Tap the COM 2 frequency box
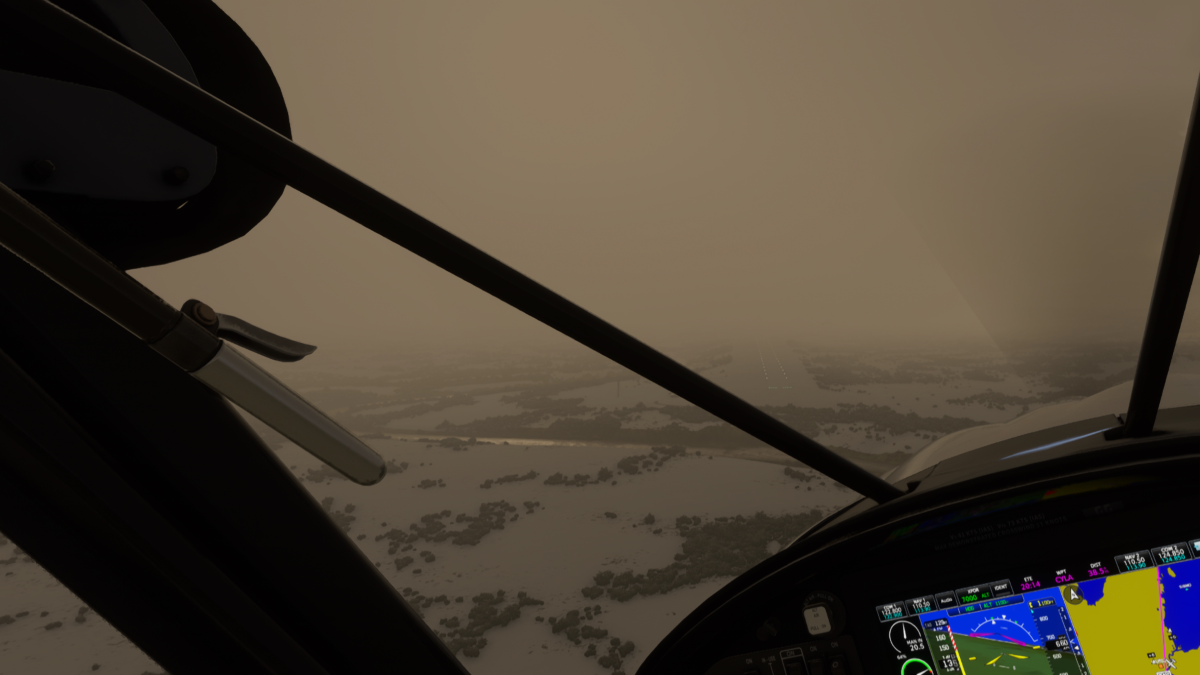This screenshot has height=675, width=1200. coord(1169,553)
